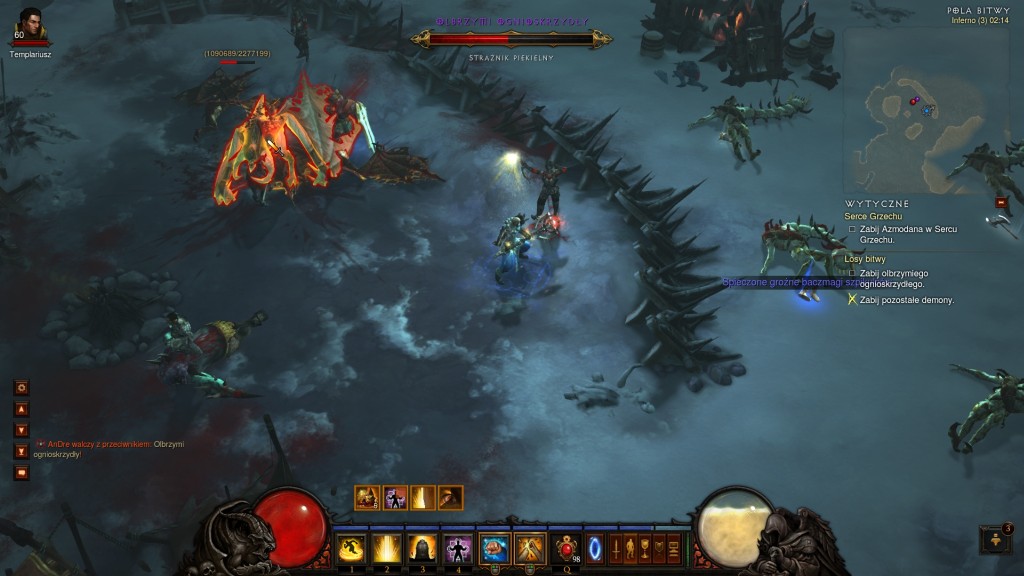Activate the golden spinning figure skill in slot 1
The height and width of the screenshot is (576, 1024).
click(351, 547)
